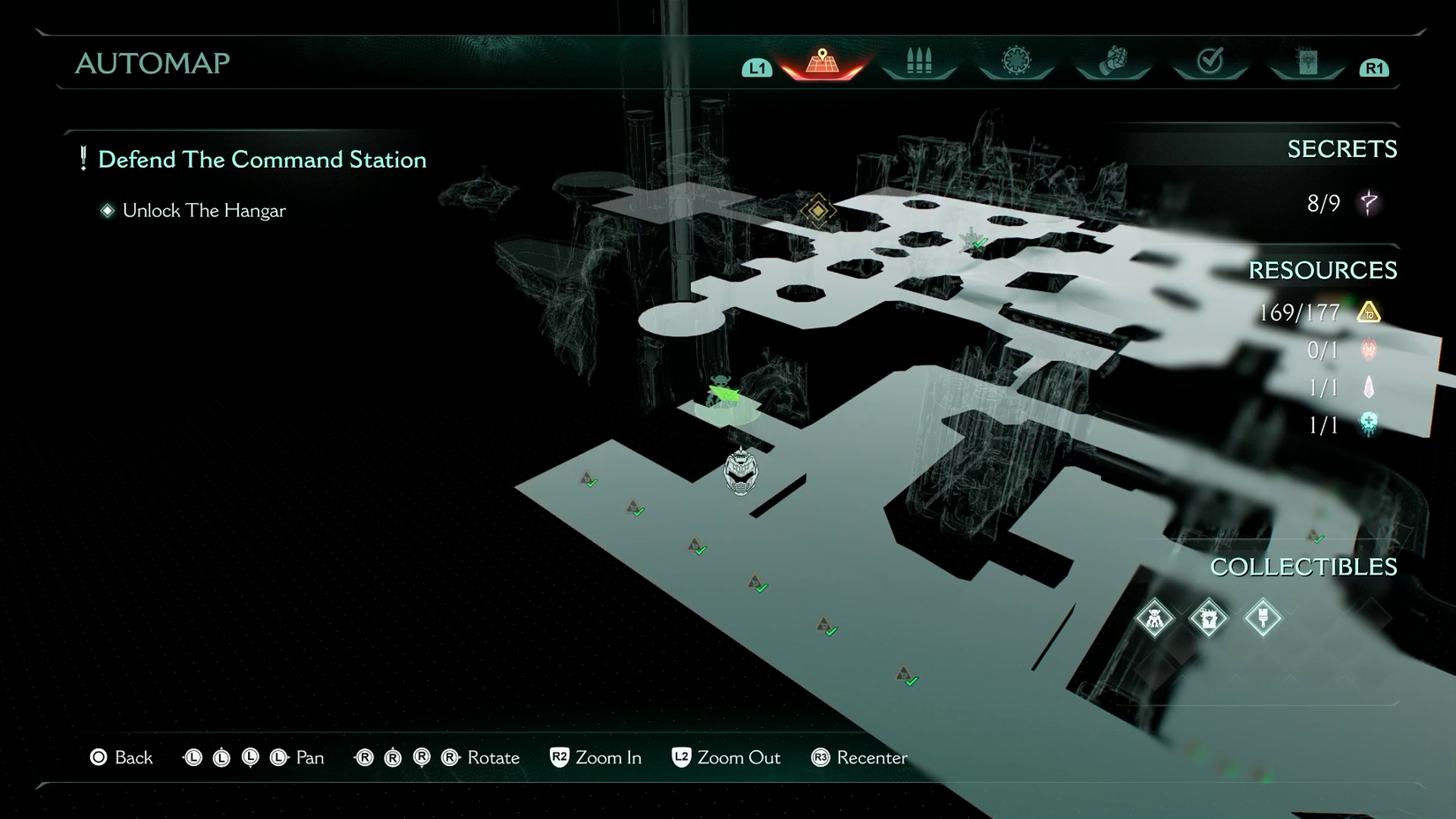This screenshot has width=1456, height=819.
Task: Click the highlighted Automap icon
Action: coord(821,62)
